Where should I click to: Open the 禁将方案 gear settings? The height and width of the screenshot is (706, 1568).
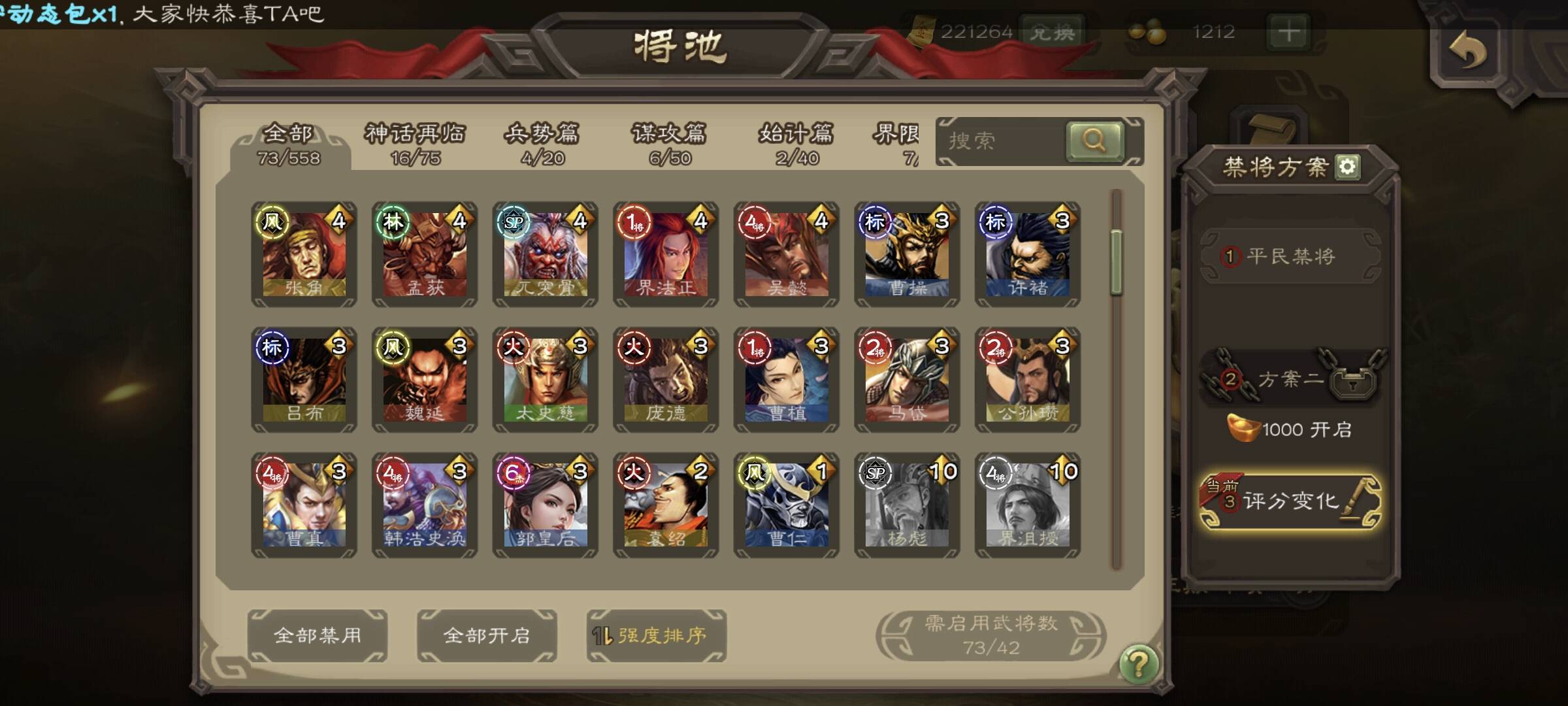(x=1348, y=167)
